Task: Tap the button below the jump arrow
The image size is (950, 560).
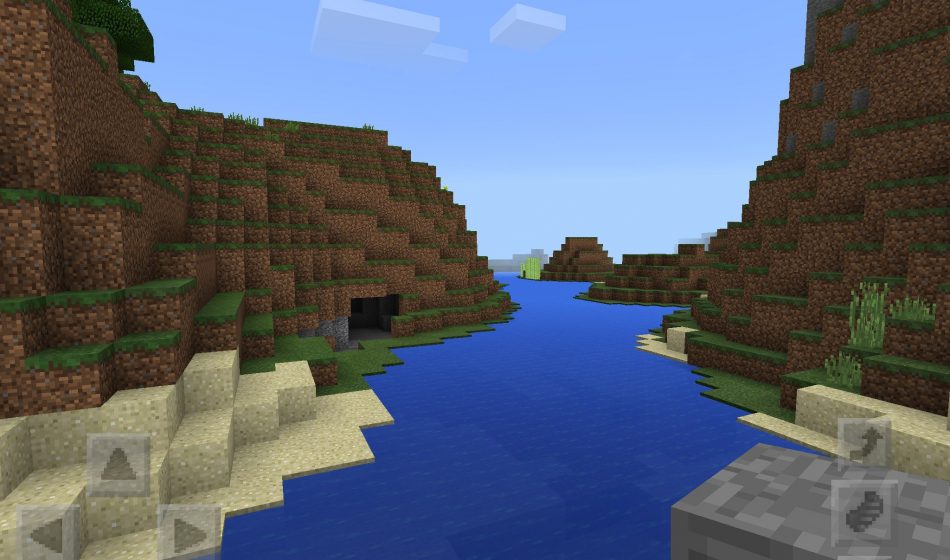Action: (864, 513)
